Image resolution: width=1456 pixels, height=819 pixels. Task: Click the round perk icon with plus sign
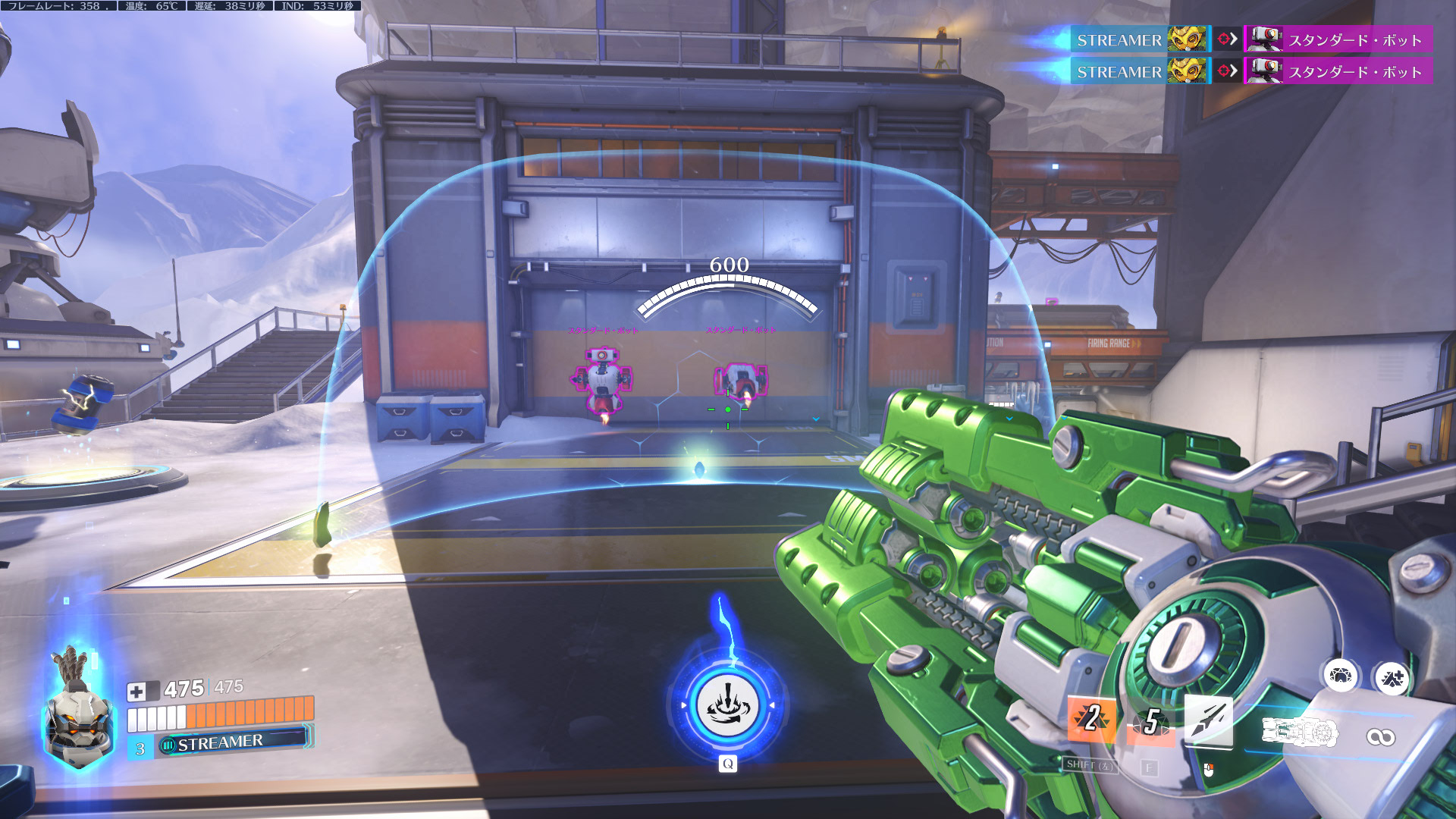(1392, 678)
